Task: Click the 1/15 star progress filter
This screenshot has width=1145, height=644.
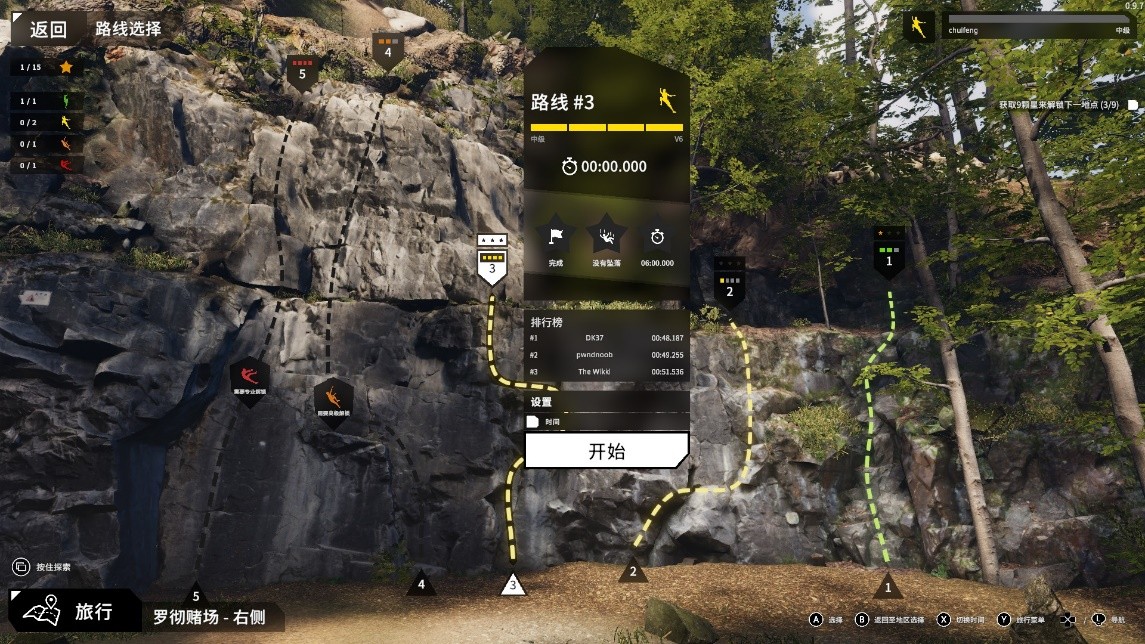Action: [46, 67]
